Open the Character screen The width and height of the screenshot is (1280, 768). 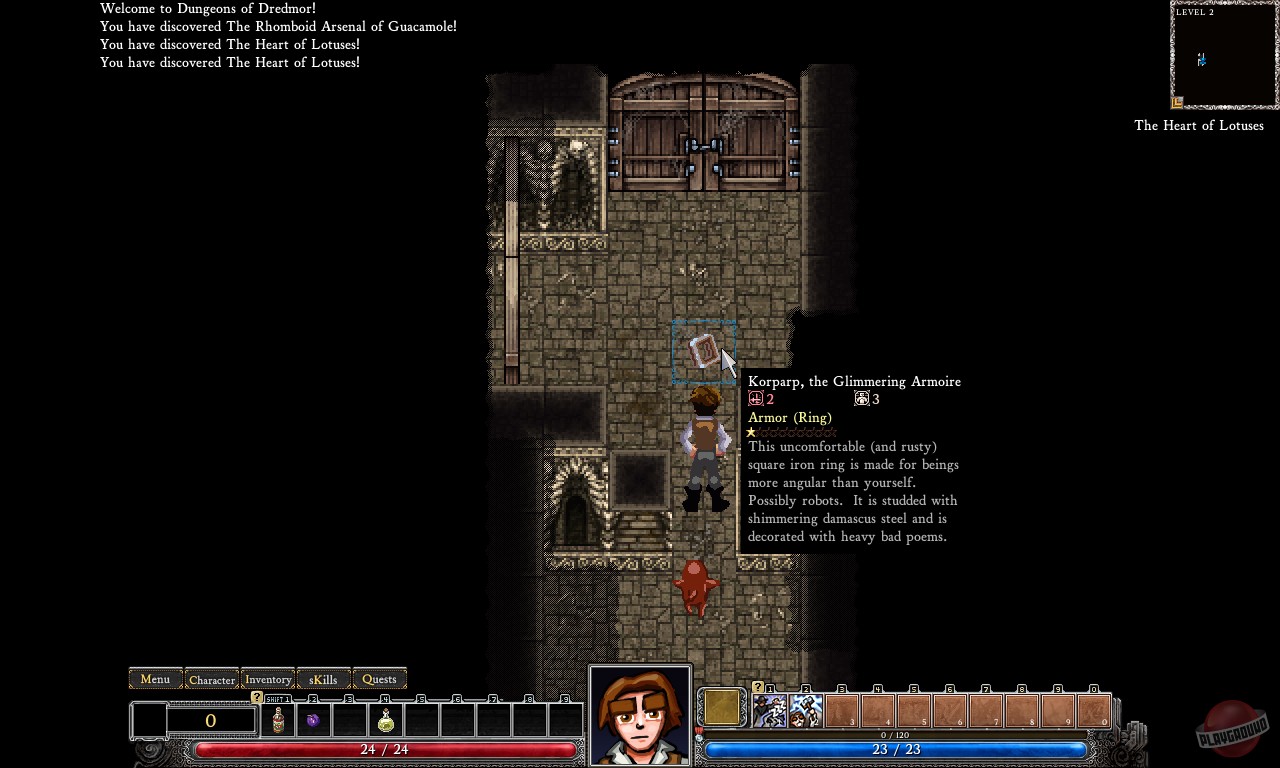click(212, 679)
